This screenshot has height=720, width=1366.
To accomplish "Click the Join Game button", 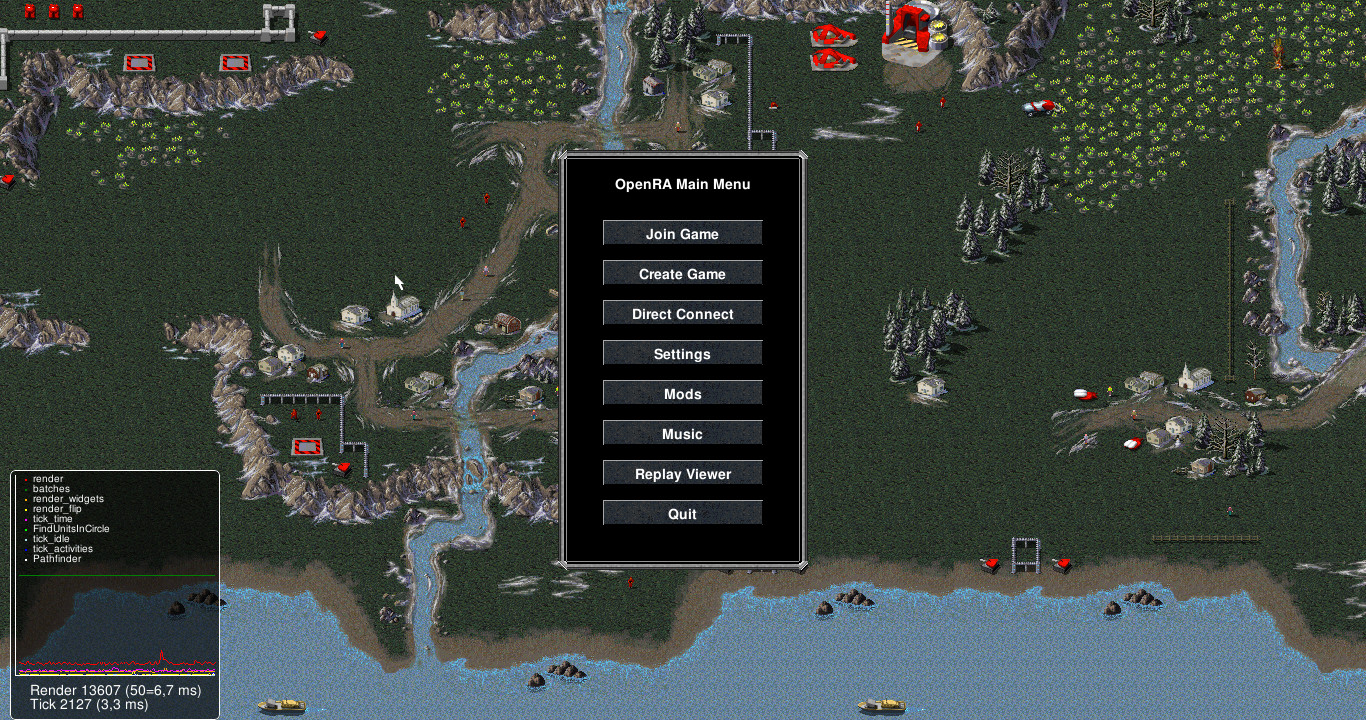I will click(x=682, y=233).
